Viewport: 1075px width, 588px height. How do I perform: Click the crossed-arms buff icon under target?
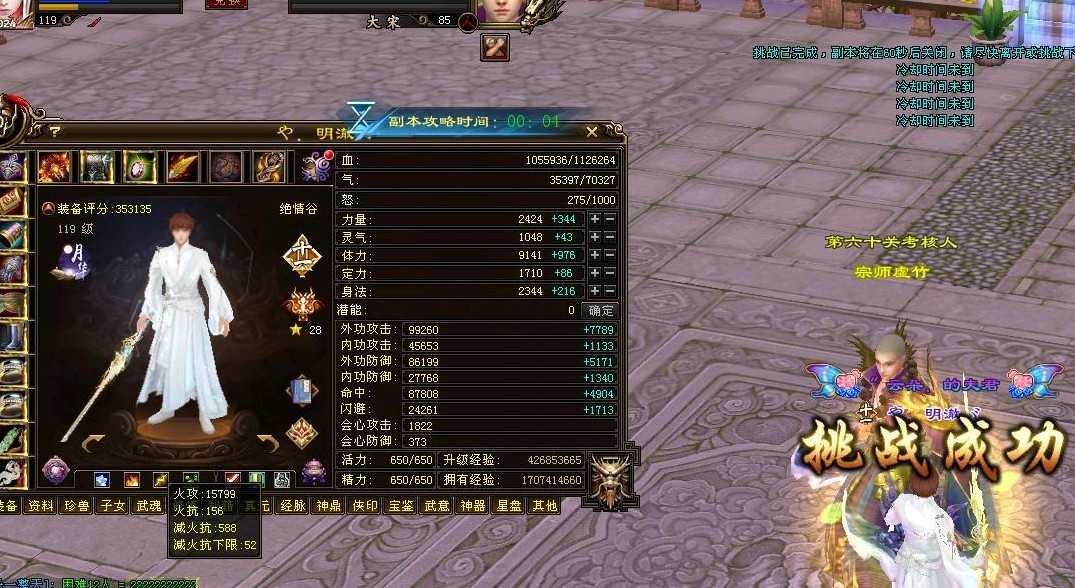click(494, 46)
